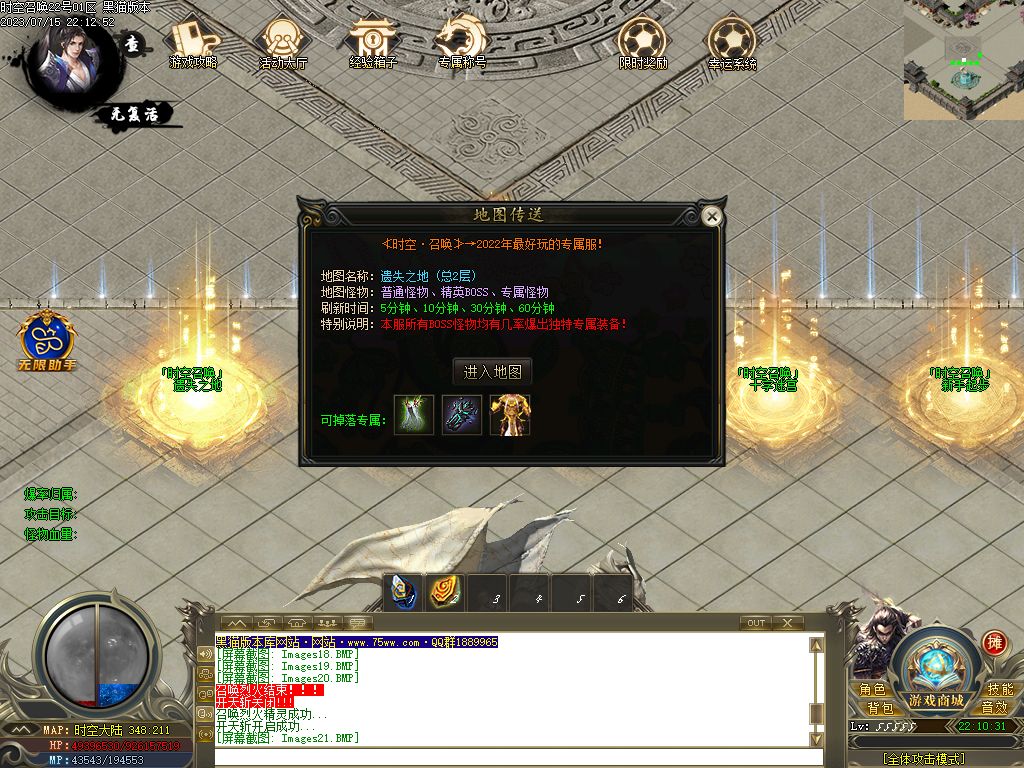Close the 地图传送 teleport window
Screen dimensions: 1024x768
click(711, 216)
